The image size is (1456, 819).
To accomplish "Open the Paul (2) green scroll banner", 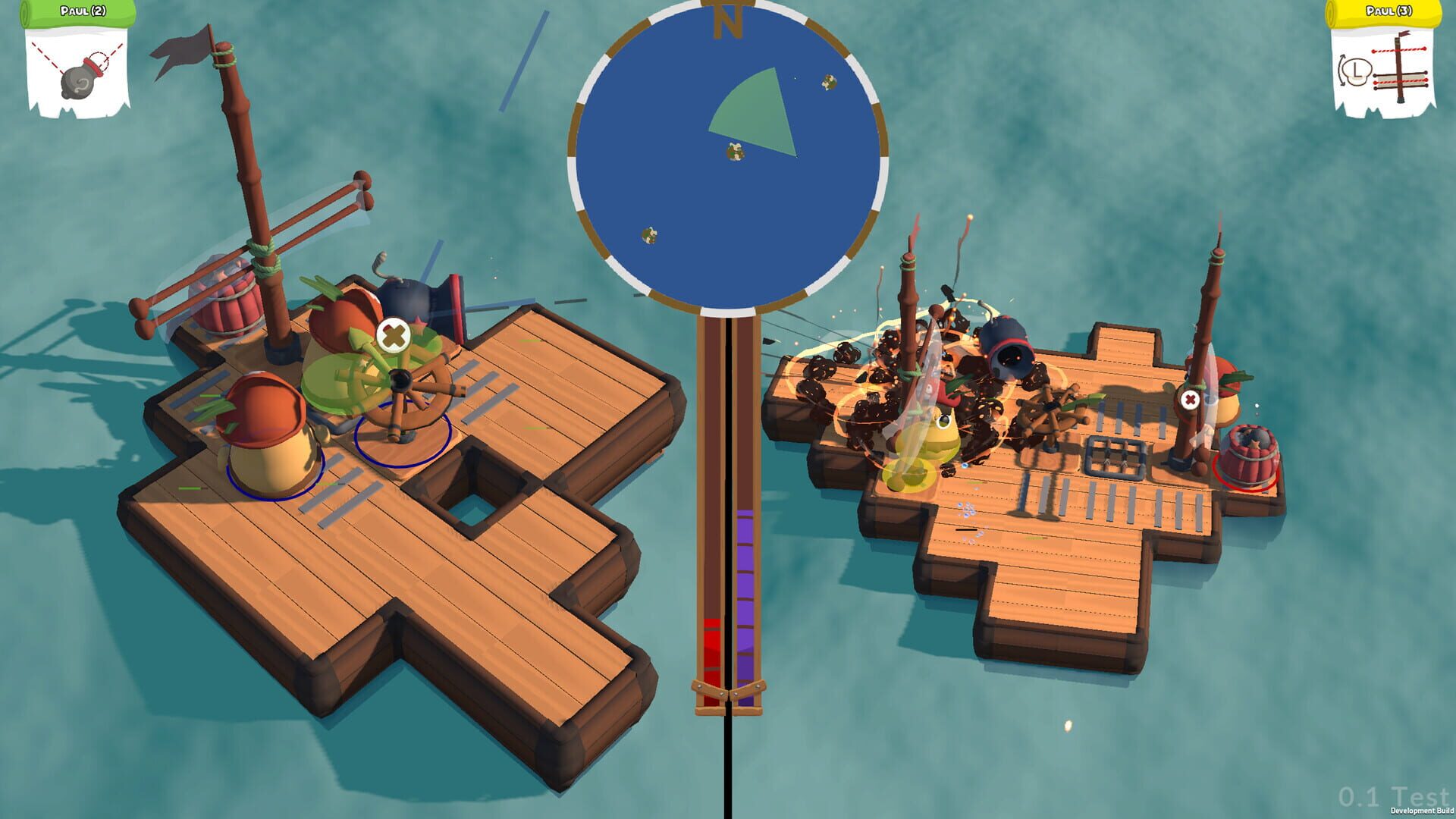I will click(x=78, y=13).
